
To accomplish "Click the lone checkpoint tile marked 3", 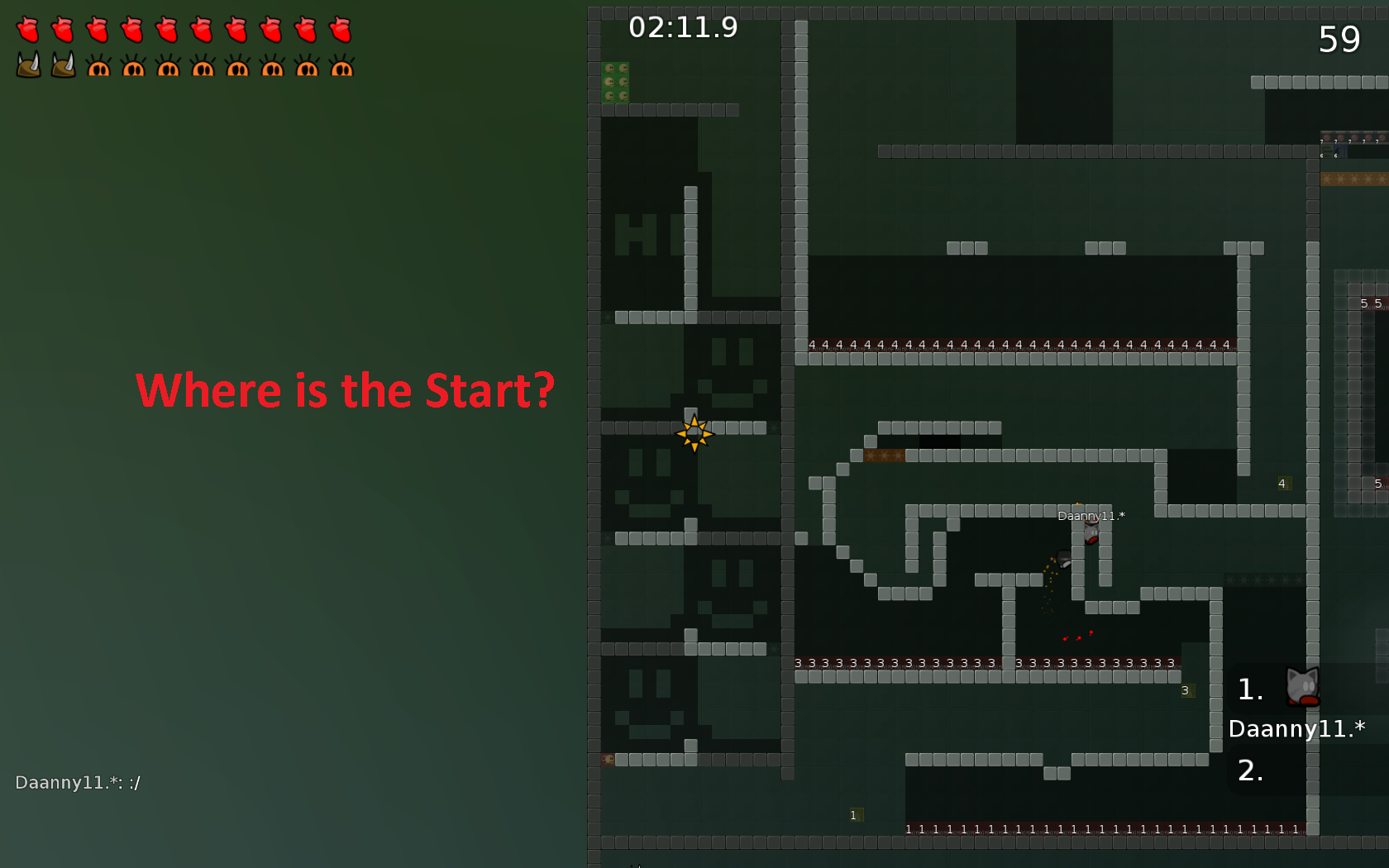I will 1186,689.
